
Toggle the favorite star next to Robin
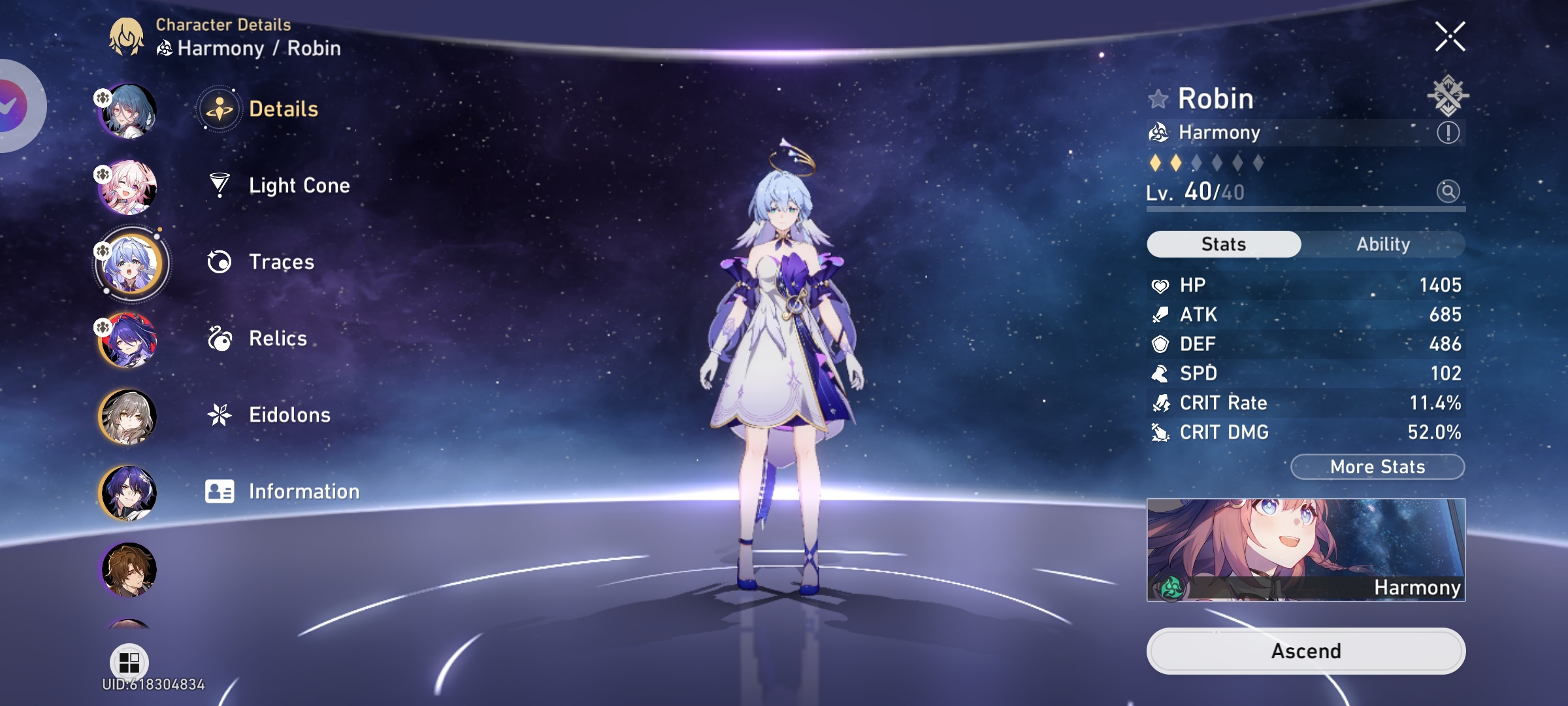(1158, 99)
